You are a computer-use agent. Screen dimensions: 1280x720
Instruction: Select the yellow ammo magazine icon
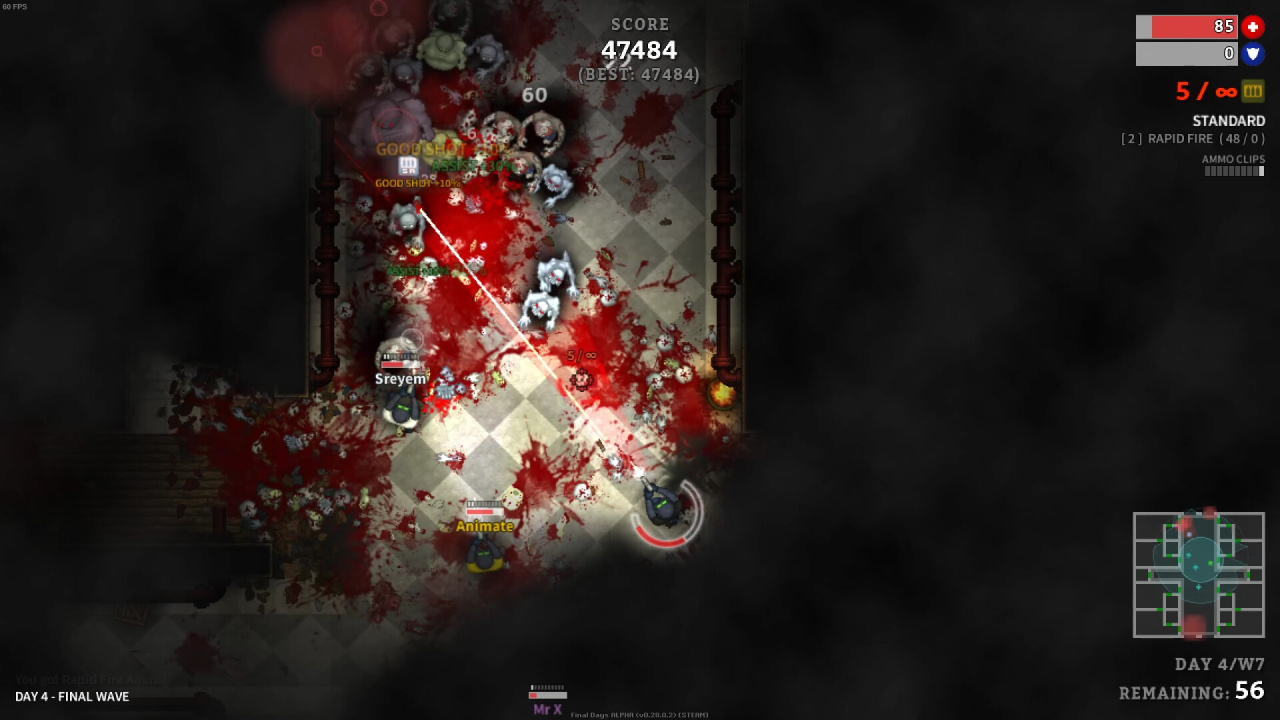[x=1253, y=91]
